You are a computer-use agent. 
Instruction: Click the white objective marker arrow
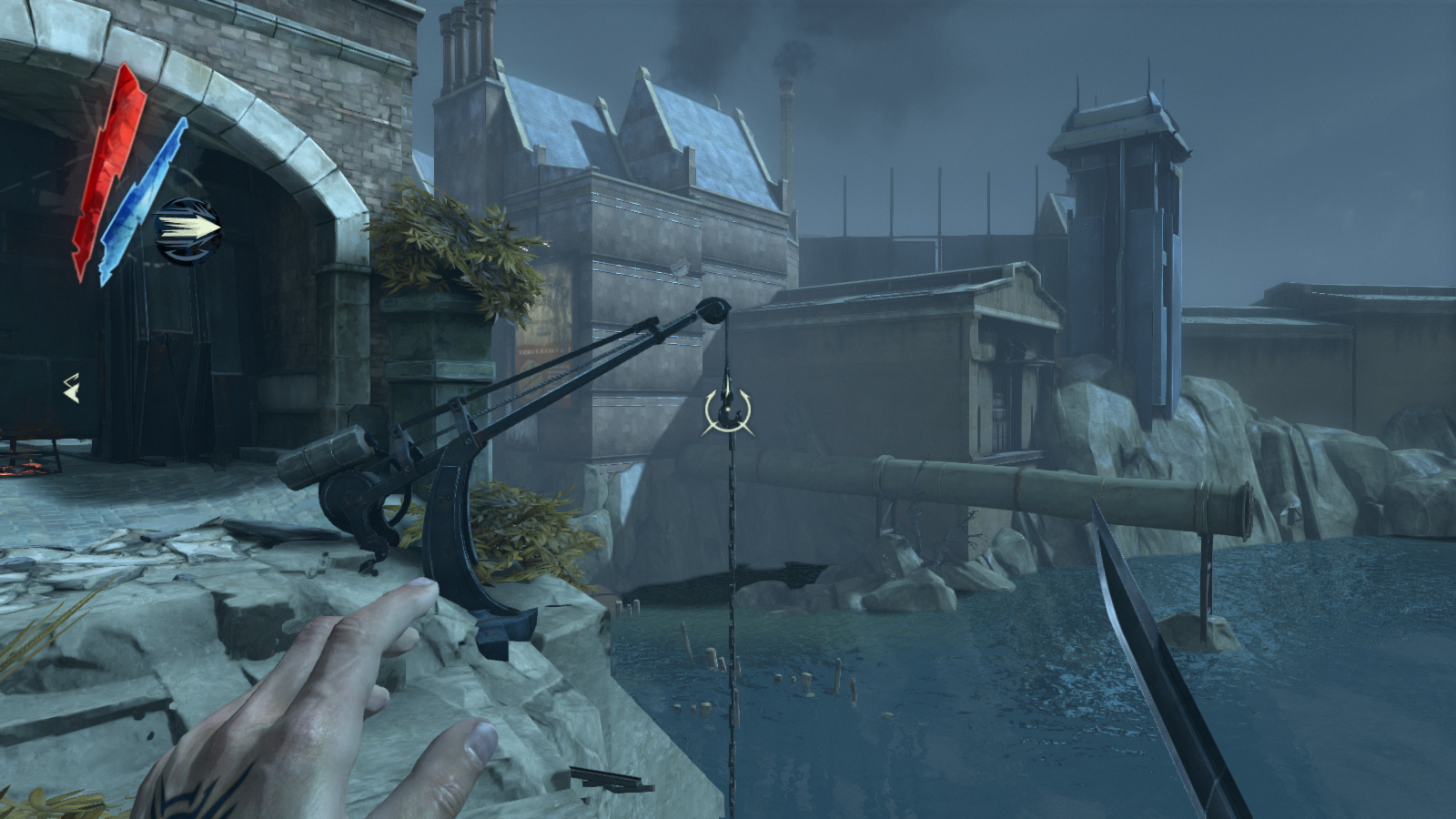pos(71,389)
